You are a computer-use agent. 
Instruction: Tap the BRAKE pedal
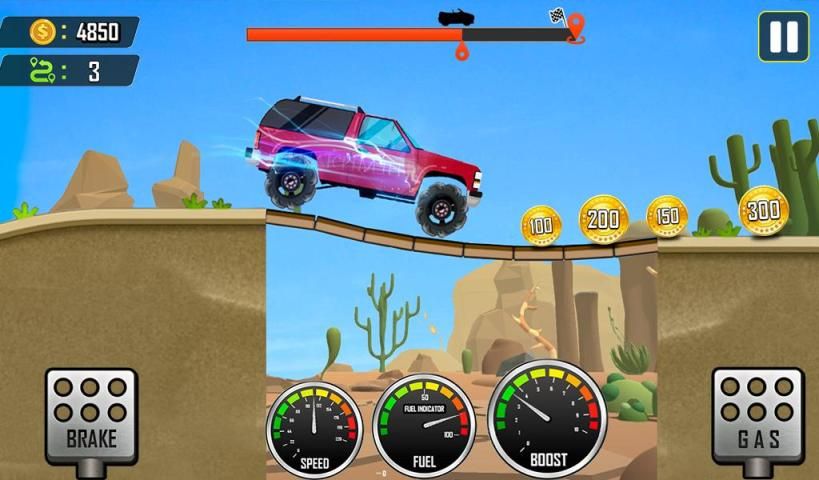tap(91, 412)
